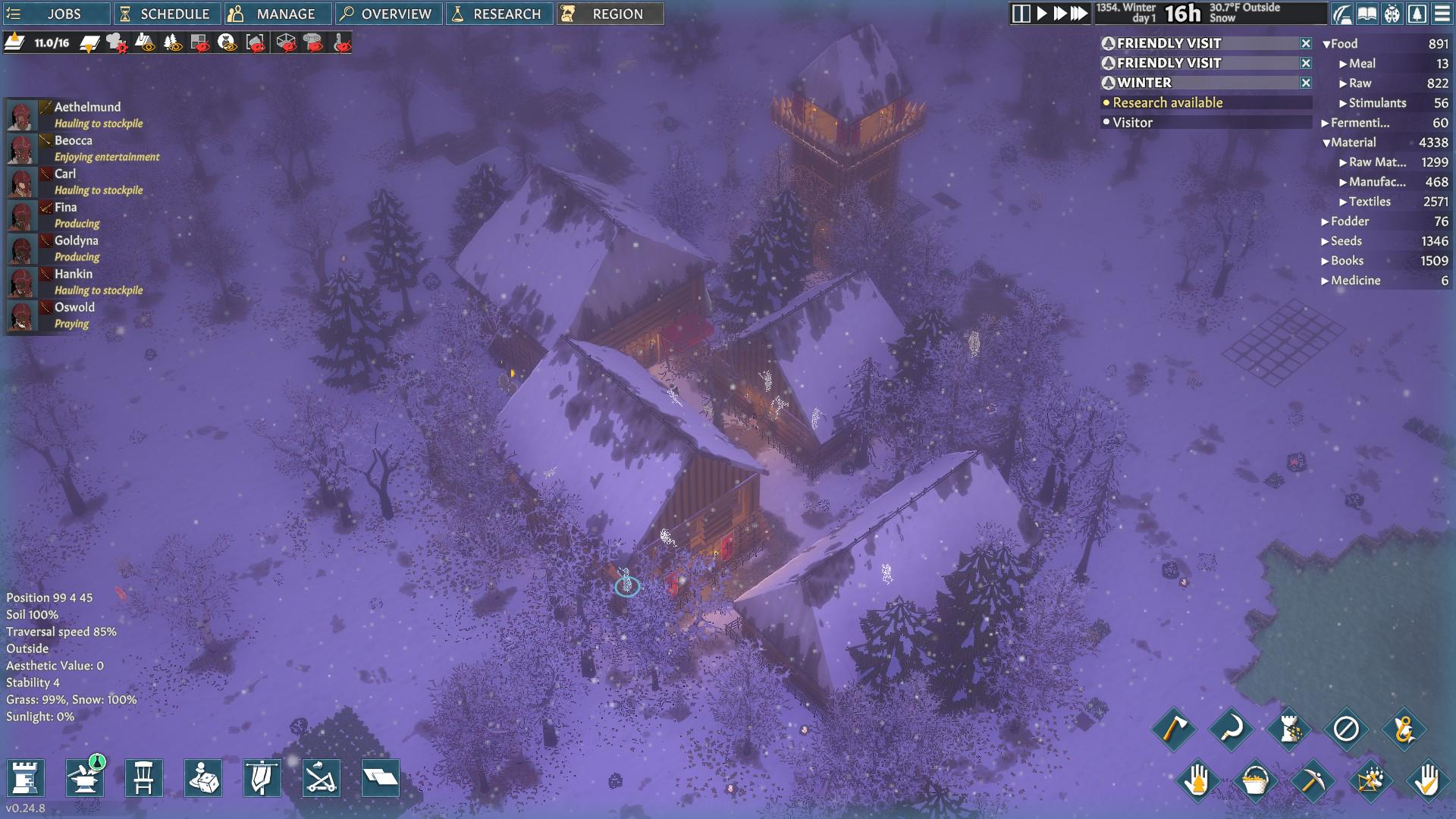Viewport: 1456px width, 819px height.
Task: Expand the Medicine resource category
Action: (1325, 281)
